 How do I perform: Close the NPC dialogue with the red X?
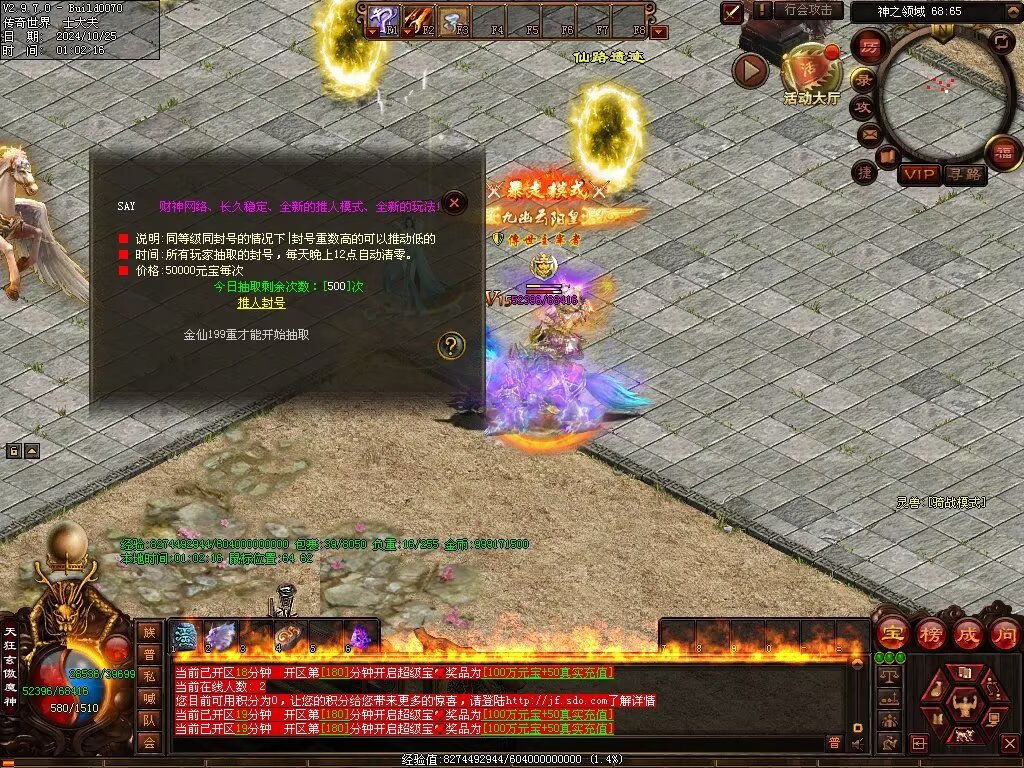(455, 203)
